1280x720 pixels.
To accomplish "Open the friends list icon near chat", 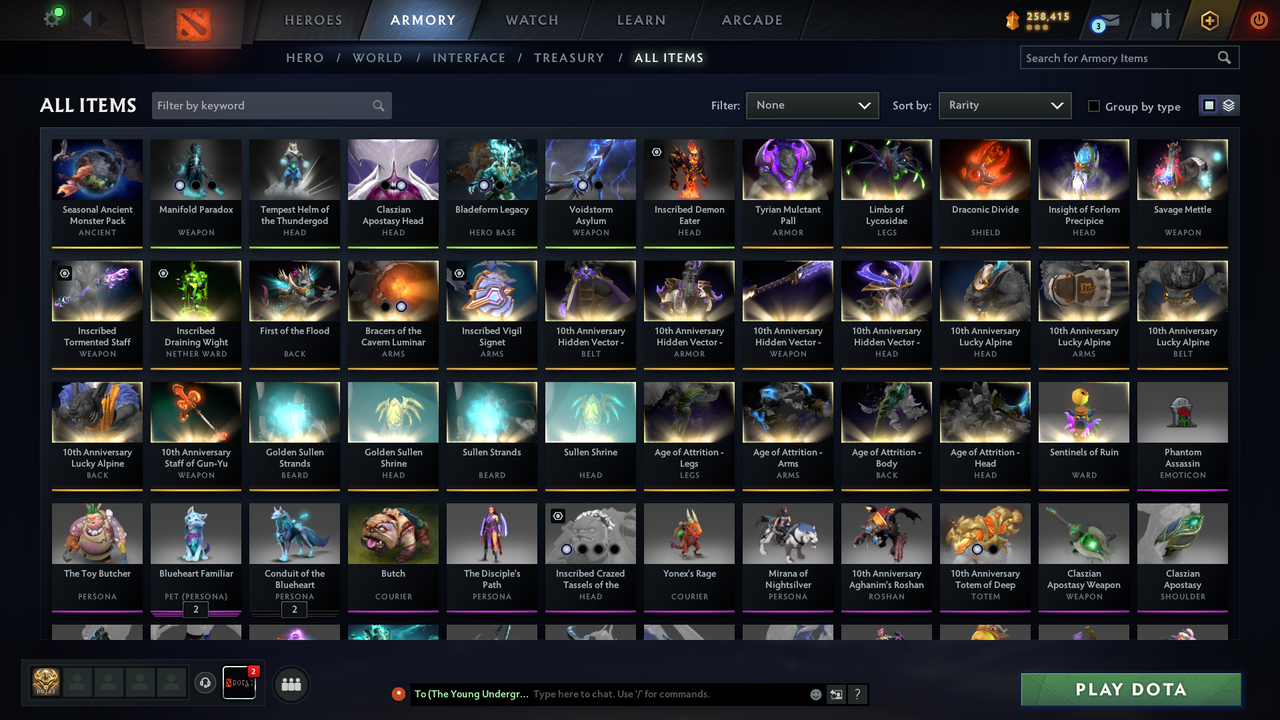I will [x=291, y=684].
